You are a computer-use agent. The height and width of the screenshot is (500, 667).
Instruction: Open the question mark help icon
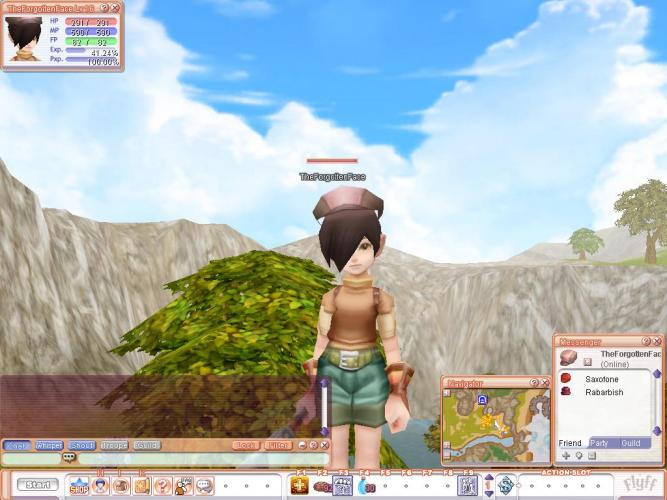point(163,486)
